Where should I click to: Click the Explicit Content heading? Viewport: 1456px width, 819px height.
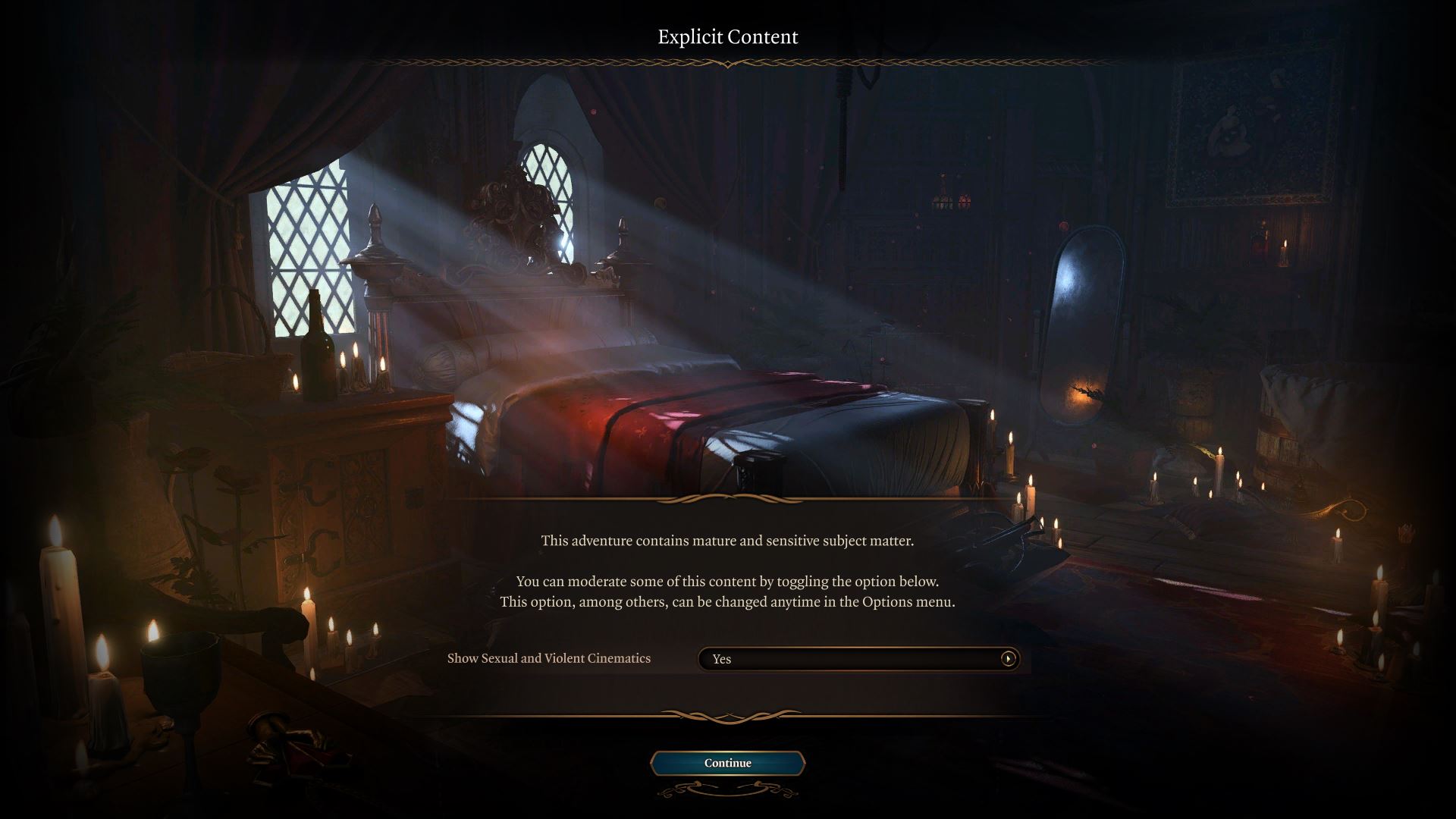click(x=727, y=36)
